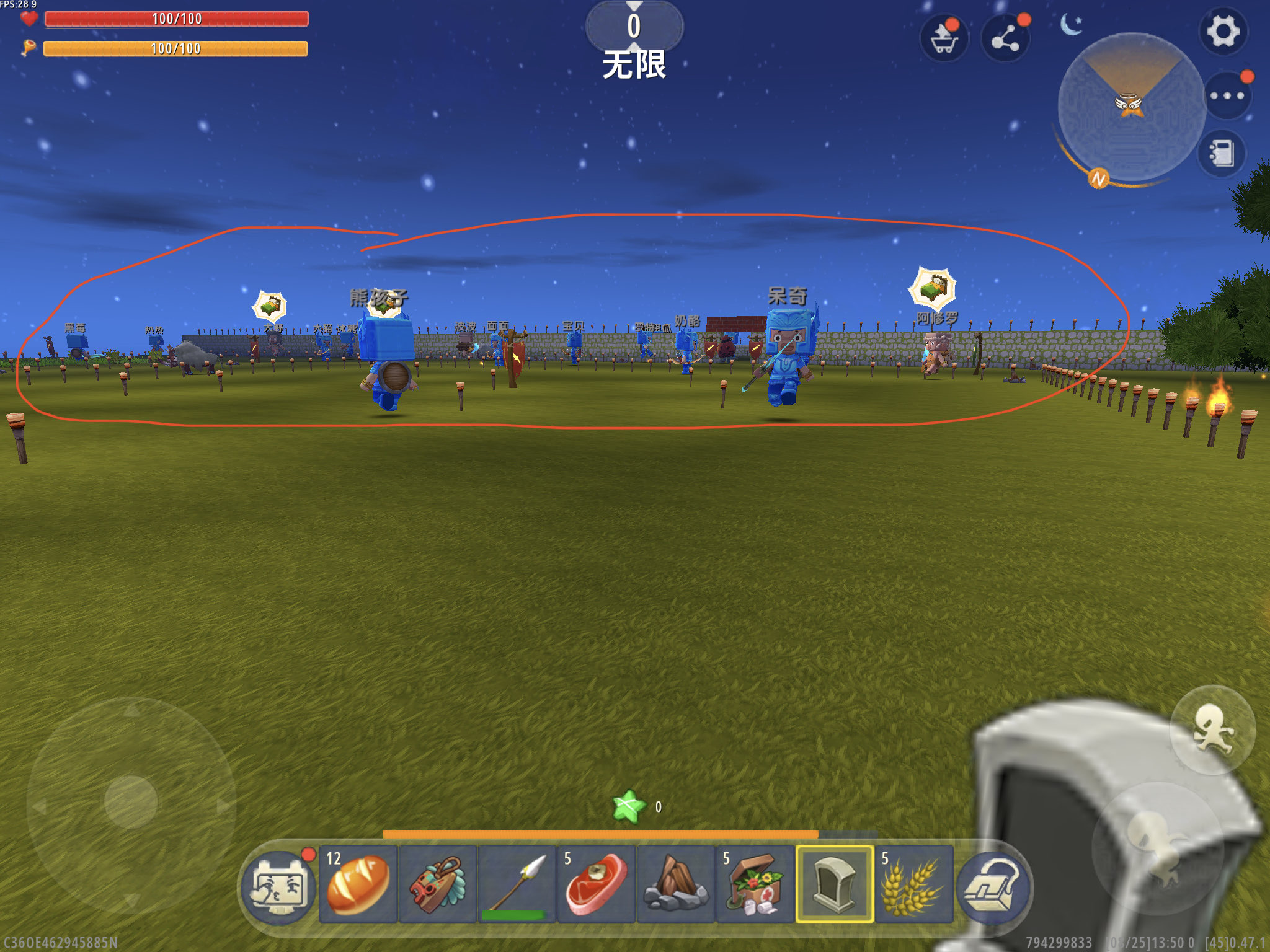Image resolution: width=1270 pixels, height=952 pixels.
Task: Click the circular minimap
Action: click(1130, 107)
